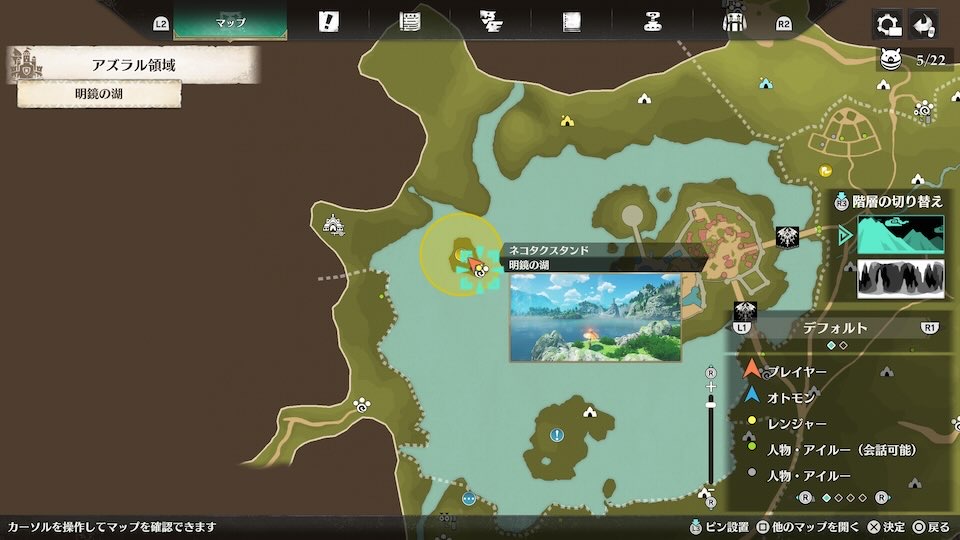Select the paw print marker on the left land
Viewport: 960px width, 540px height.
(360, 405)
